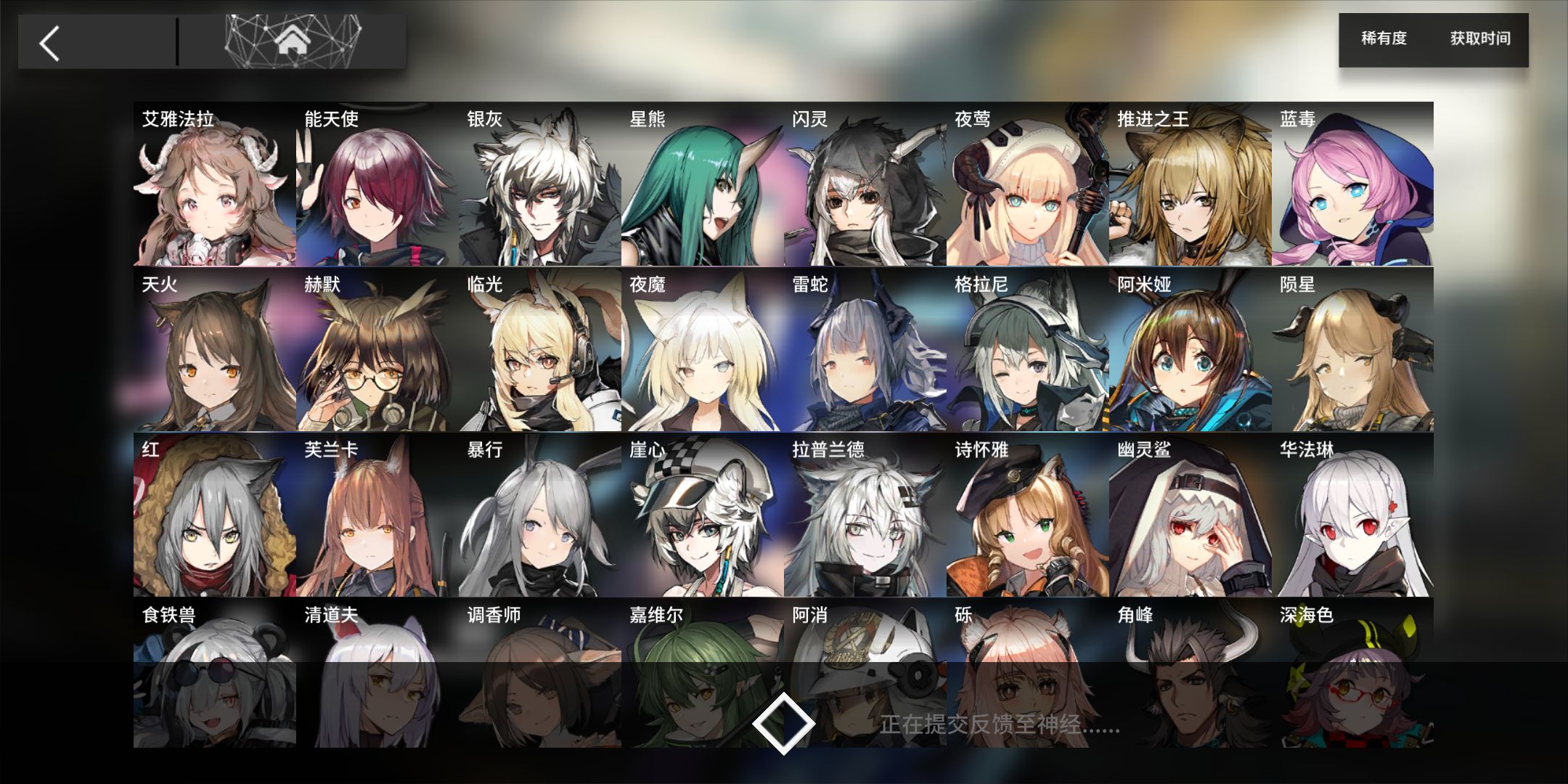Select operator 天火
This screenshot has width=1568, height=784.
click(x=214, y=351)
